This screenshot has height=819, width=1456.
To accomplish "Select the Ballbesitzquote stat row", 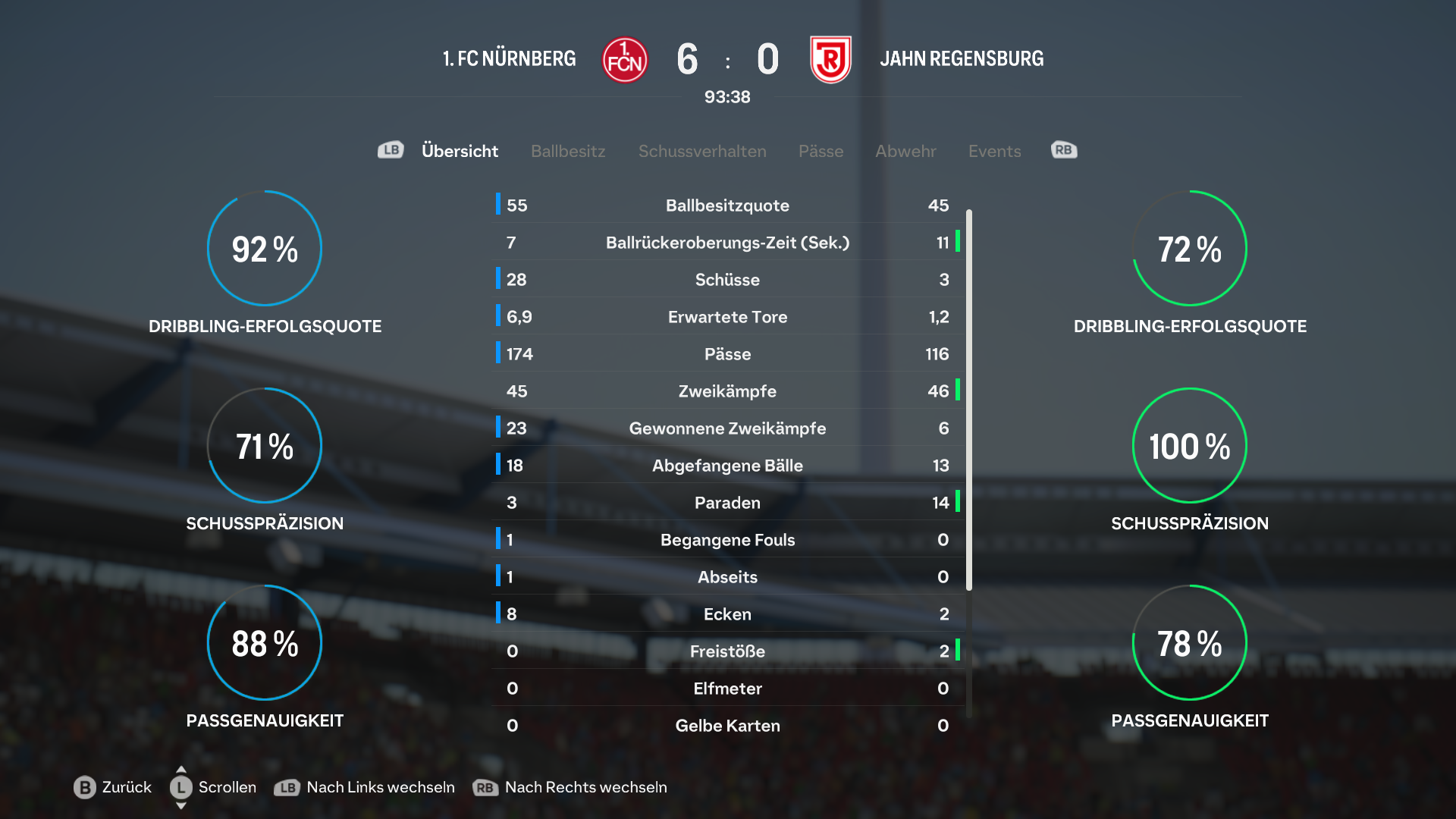I will [727, 206].
